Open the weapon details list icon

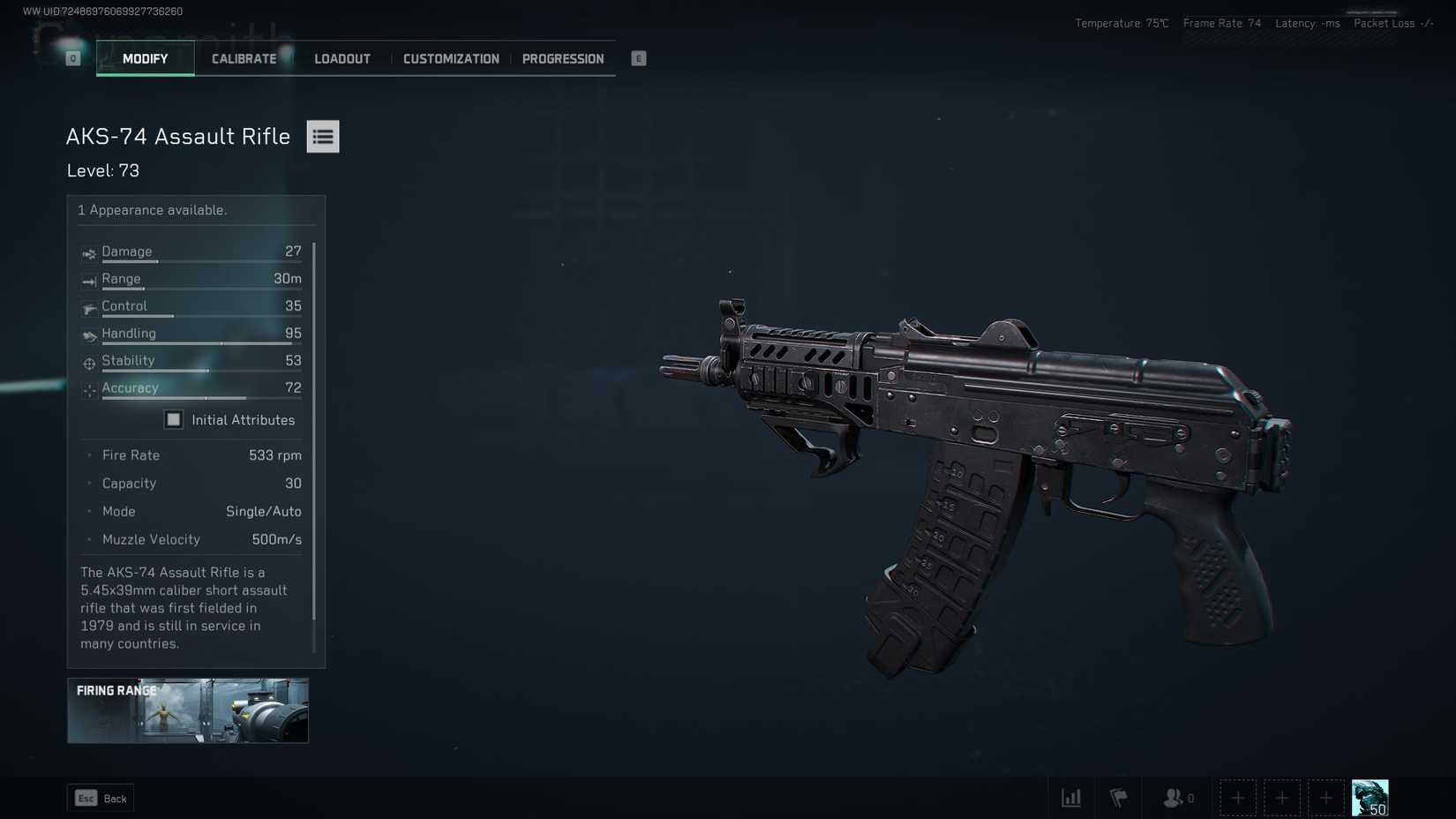click(322, 136)
